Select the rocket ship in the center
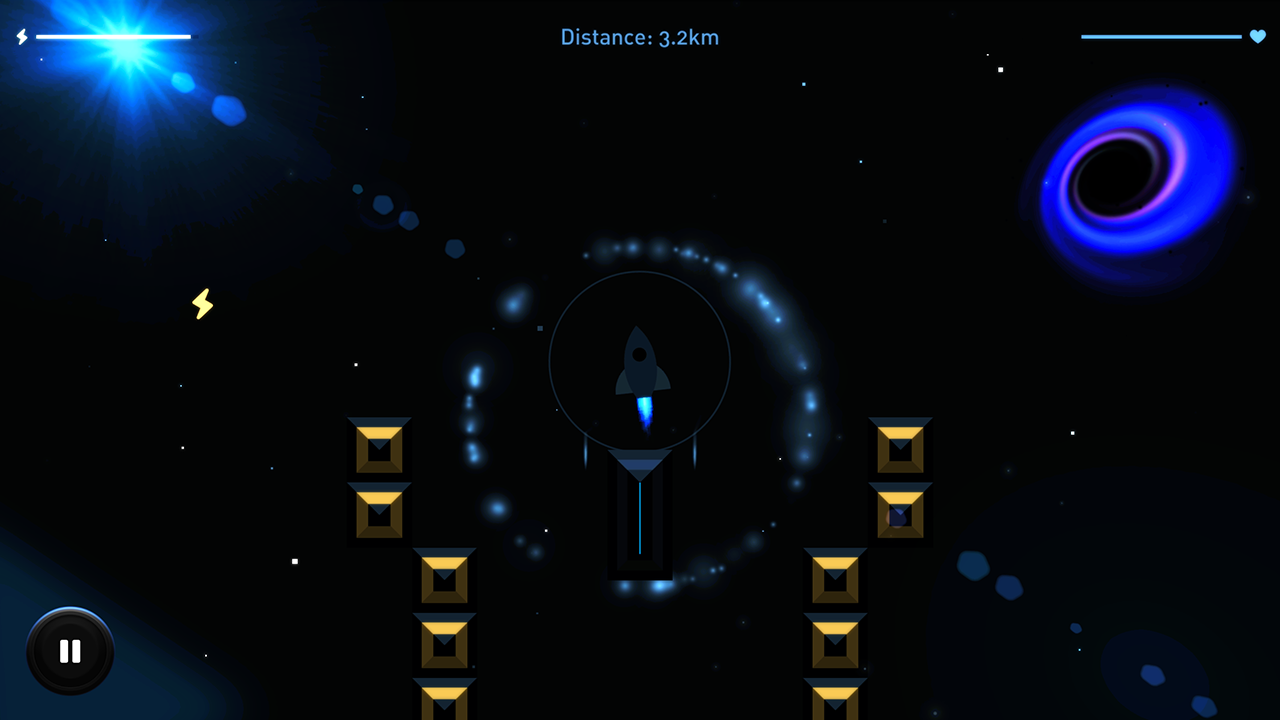The image size is (1280, 720). click(640, 360)
